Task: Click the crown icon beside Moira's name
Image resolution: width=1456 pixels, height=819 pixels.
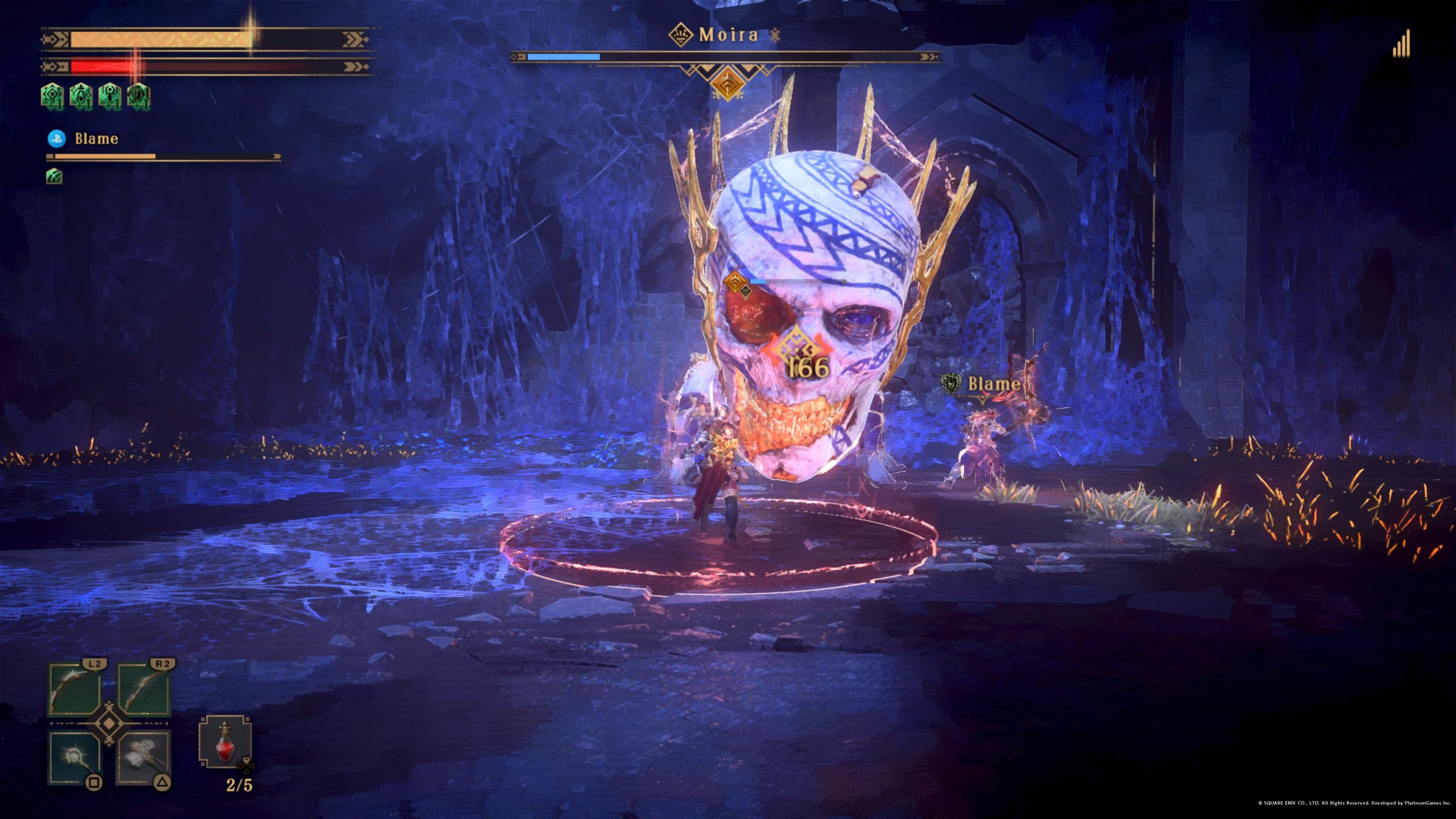Action: [680, 35]
